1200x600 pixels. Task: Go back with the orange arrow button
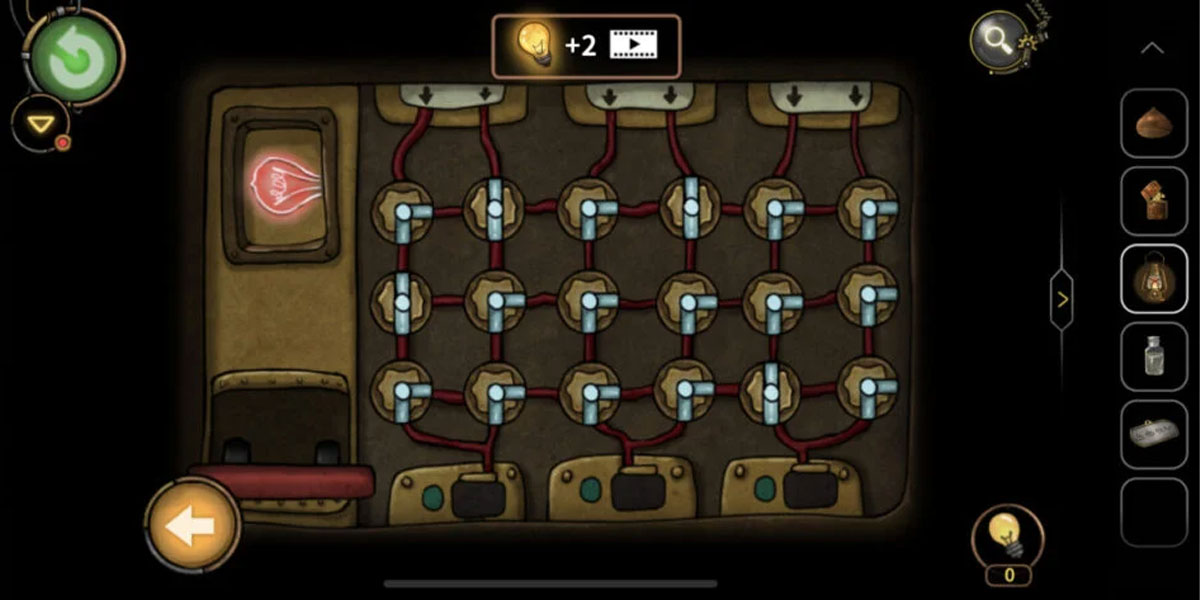point(191,525)
